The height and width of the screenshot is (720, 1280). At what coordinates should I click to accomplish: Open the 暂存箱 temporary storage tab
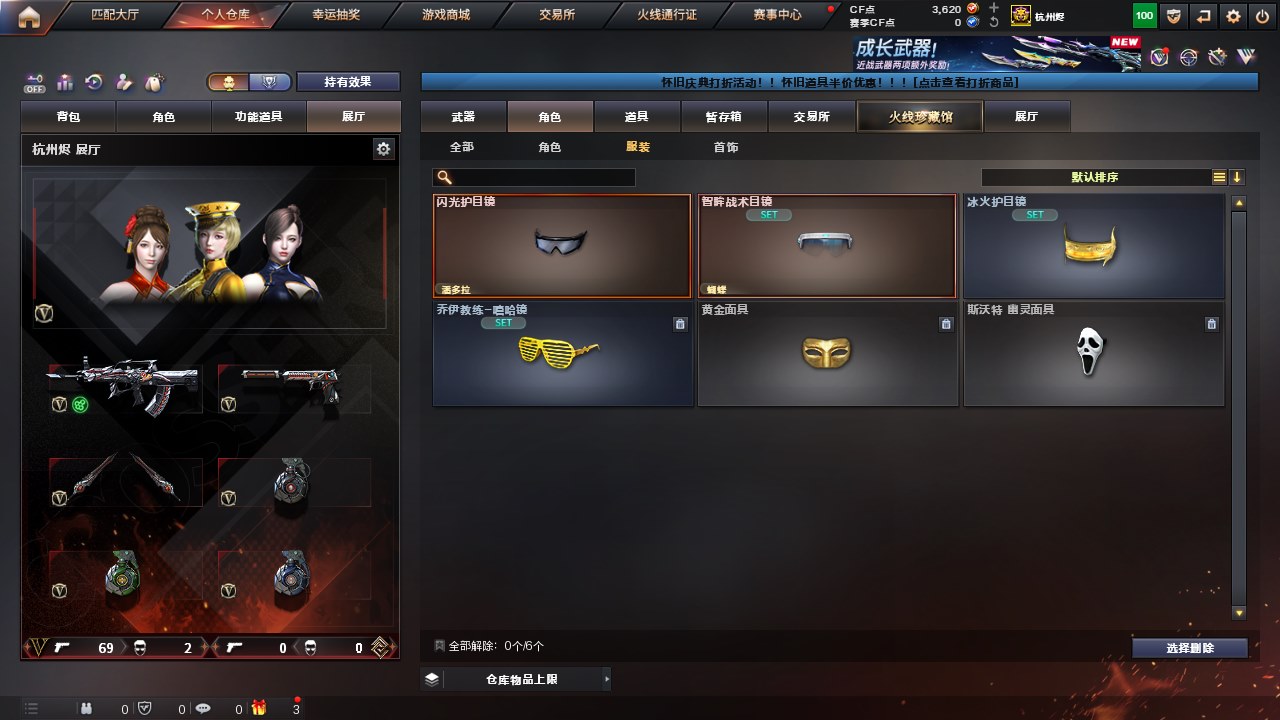[x=723, y=117]
